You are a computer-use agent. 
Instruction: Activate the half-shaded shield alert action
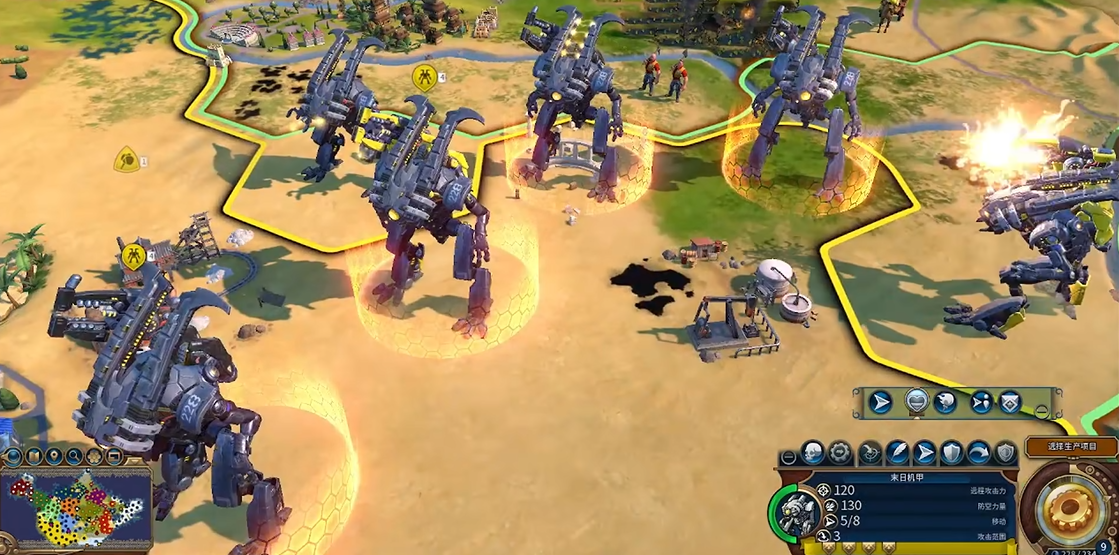click(x=1005, y=452)
